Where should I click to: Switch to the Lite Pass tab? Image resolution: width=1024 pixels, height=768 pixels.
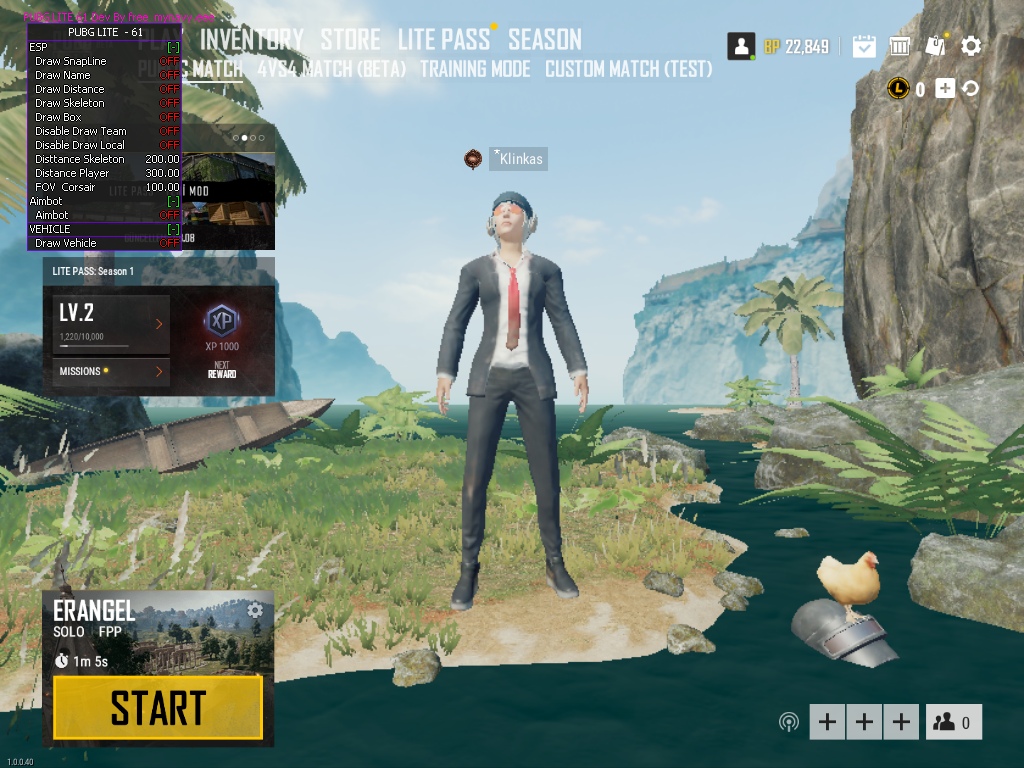[444, 40]
